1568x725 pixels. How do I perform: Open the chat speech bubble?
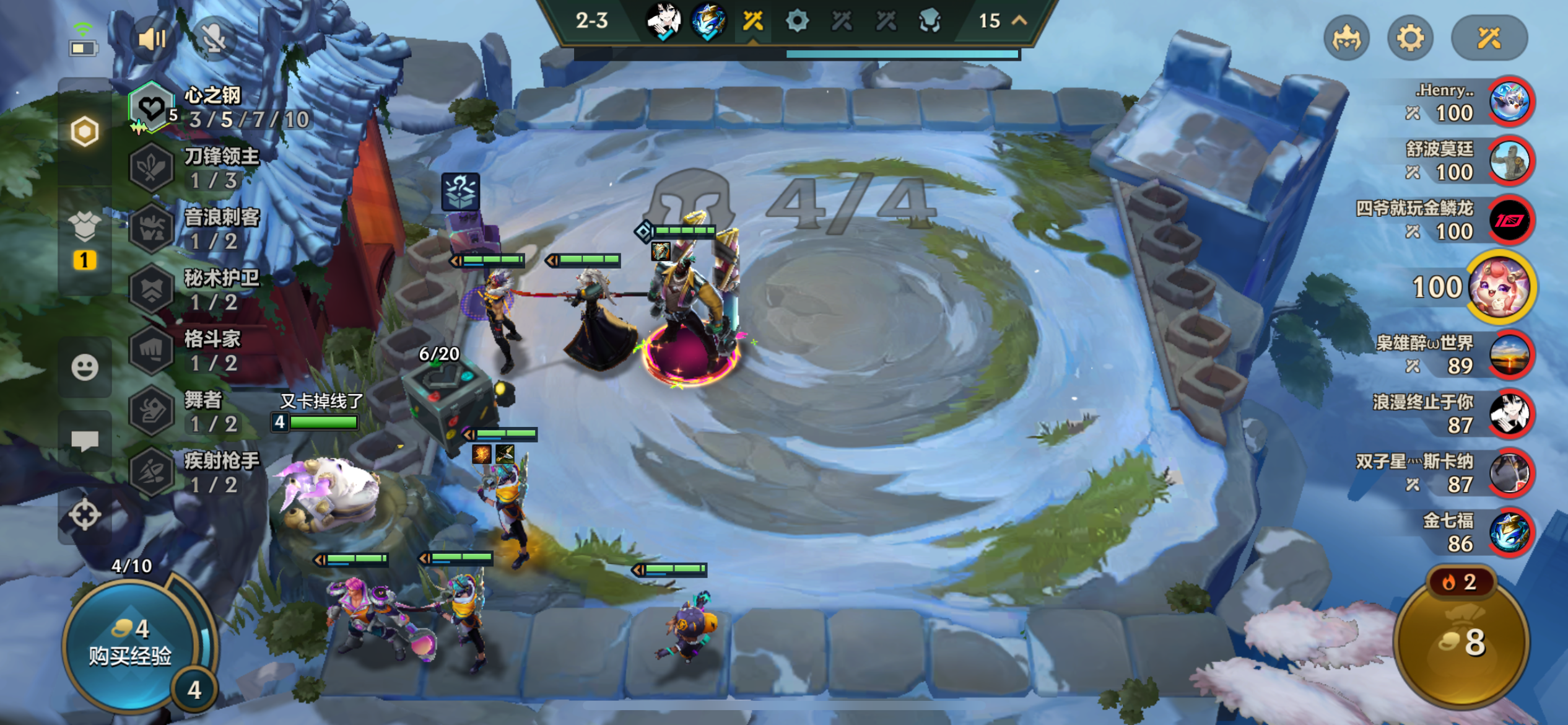tap(85, 441)
